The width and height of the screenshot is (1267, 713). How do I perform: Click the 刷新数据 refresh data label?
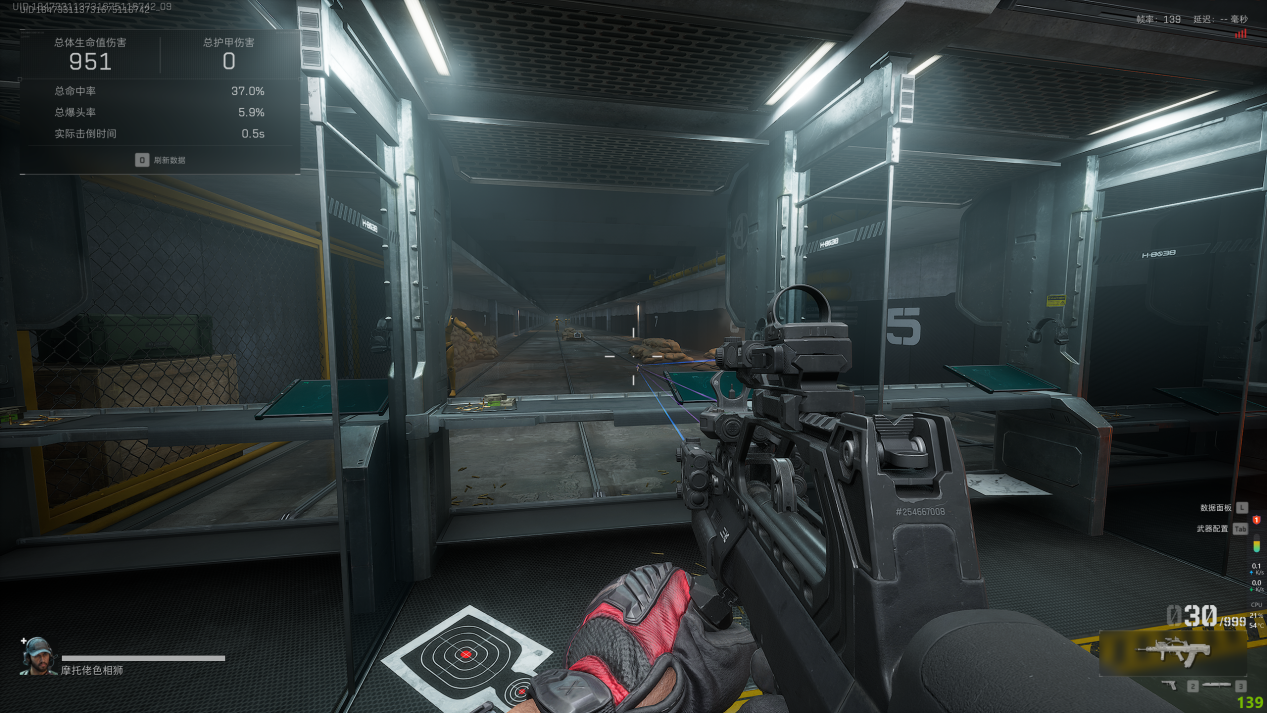point(168,160)
